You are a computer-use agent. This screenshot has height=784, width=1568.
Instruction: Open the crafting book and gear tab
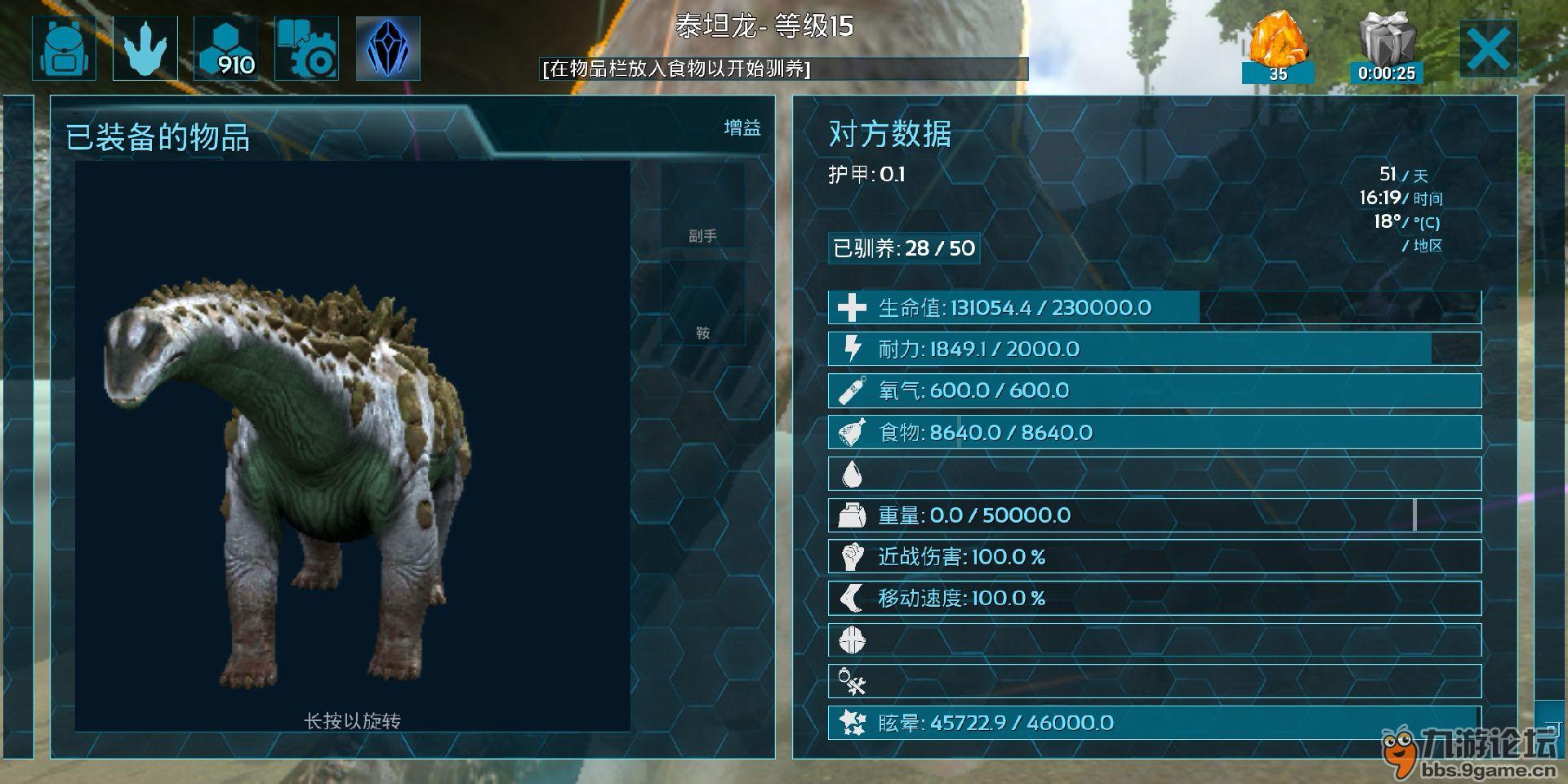[306, 49]
